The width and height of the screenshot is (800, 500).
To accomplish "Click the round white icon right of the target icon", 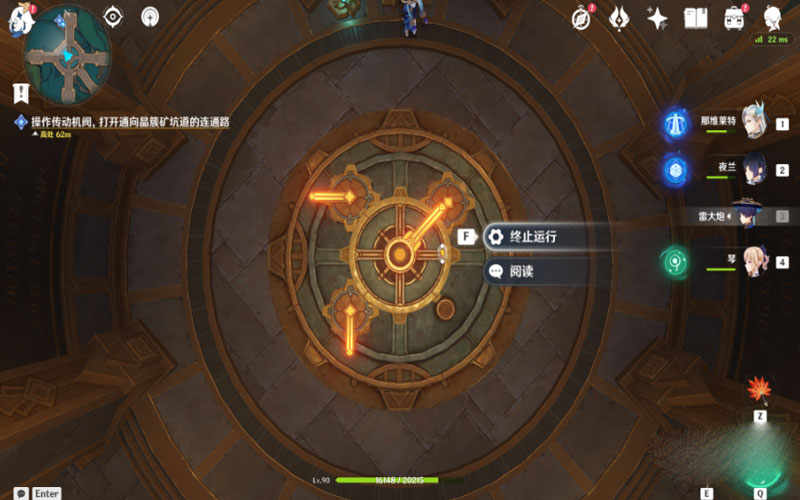I will 150,18.
